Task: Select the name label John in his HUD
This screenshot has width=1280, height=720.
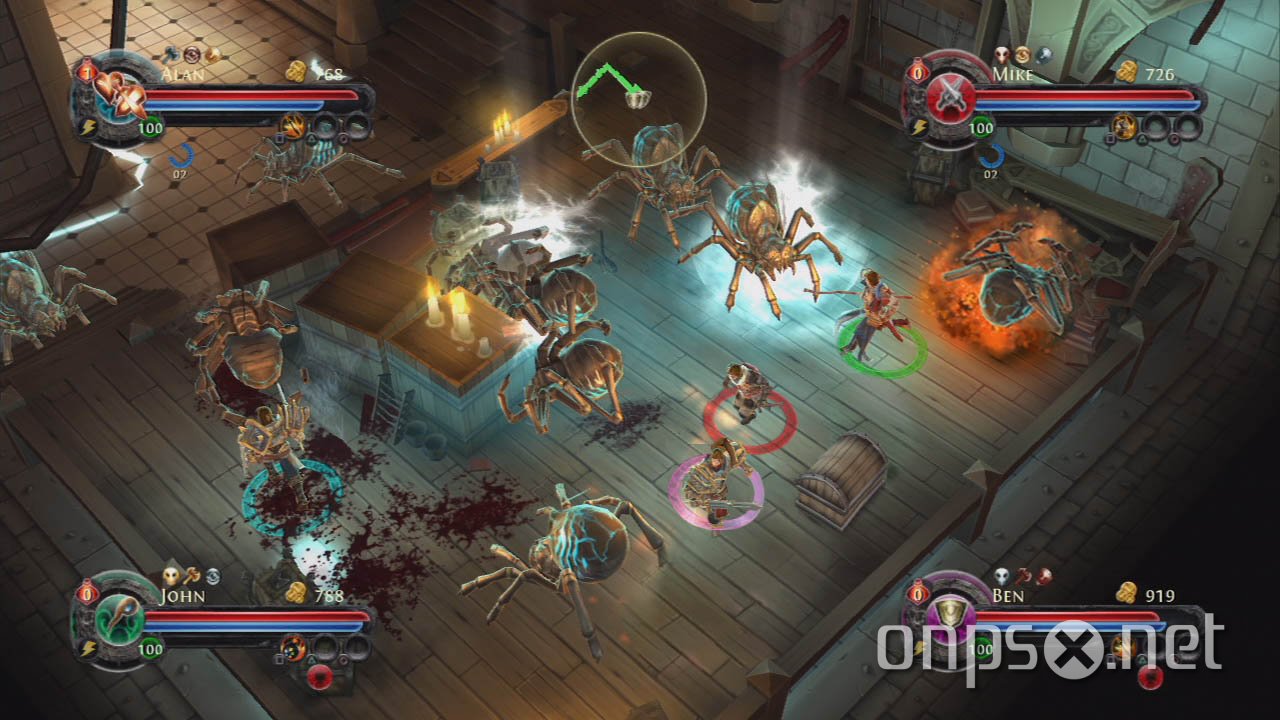Action: 182,596
